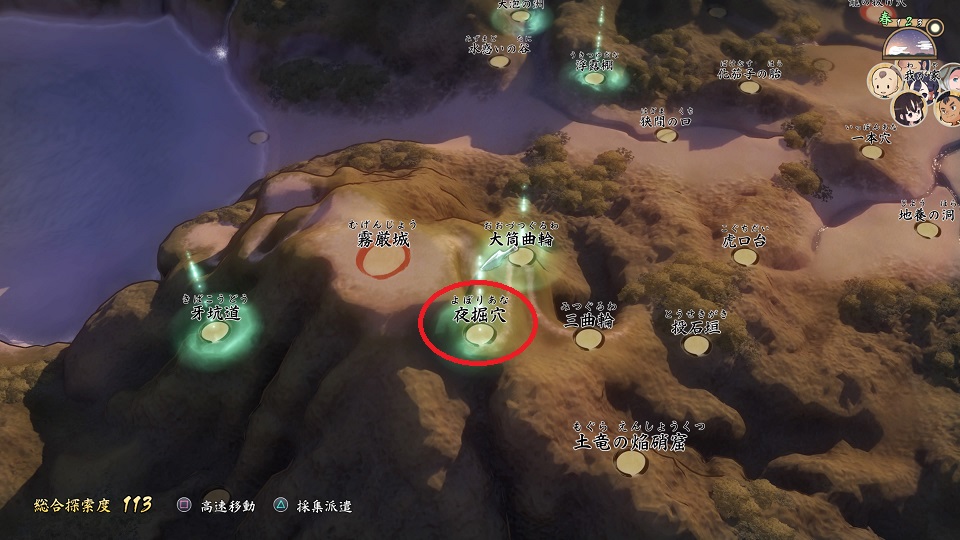Select the 水惑いの谷 map node

[x=498, y=61]
